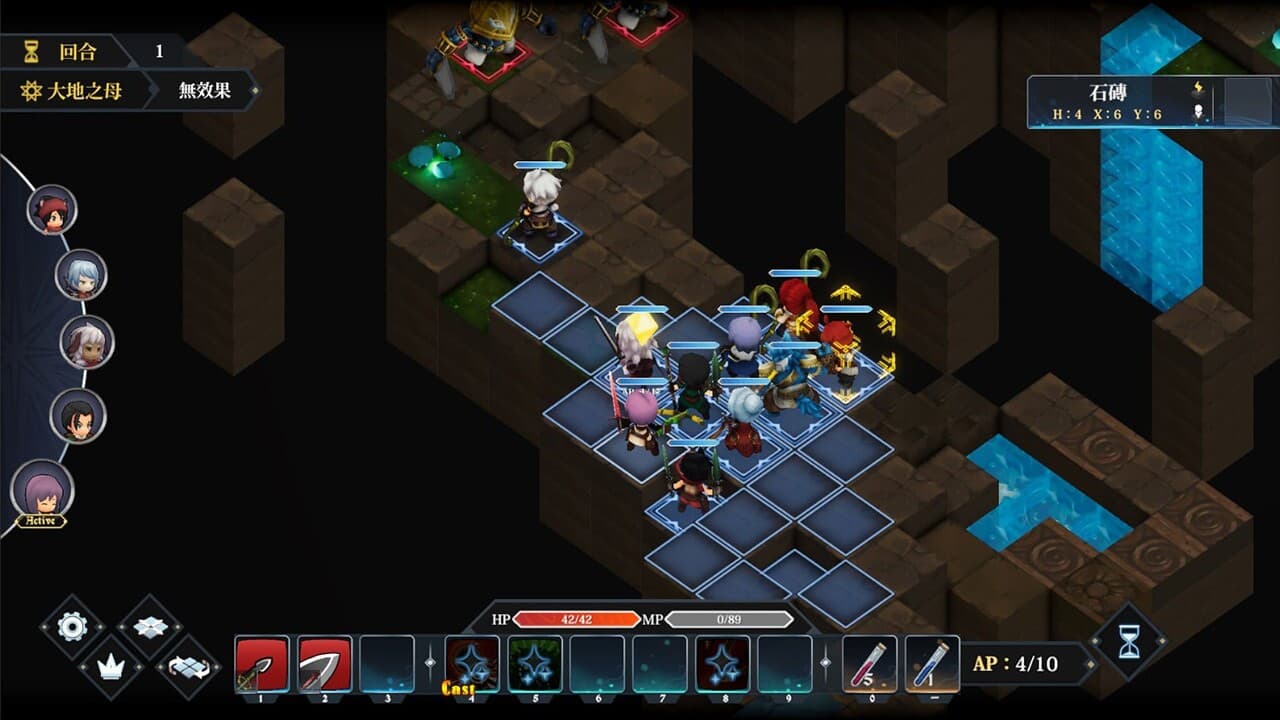Viewport: 1280px width, 720px height.
Task: Cast the skill in hotbar slot 4
Action: point(471,662)
